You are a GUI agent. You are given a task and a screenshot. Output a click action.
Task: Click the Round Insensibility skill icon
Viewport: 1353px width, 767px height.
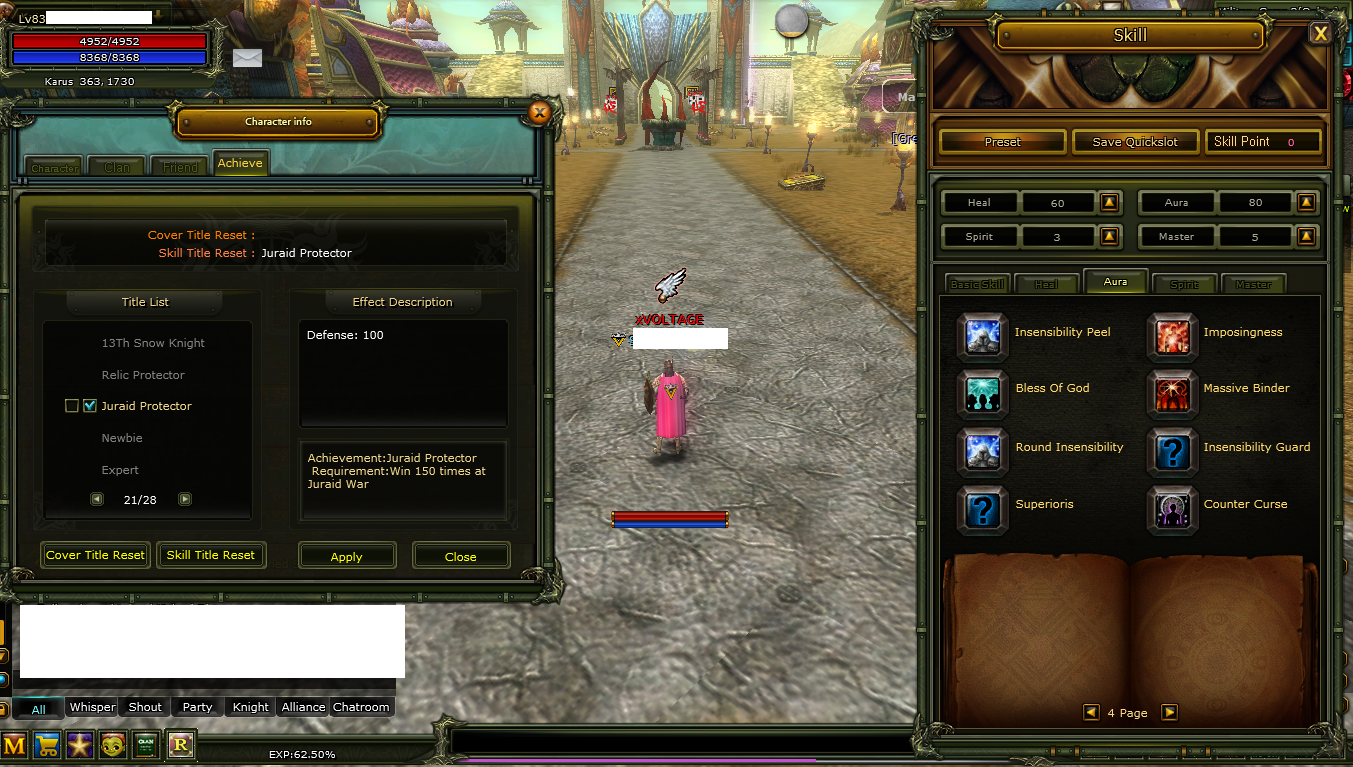click(982, 452)
